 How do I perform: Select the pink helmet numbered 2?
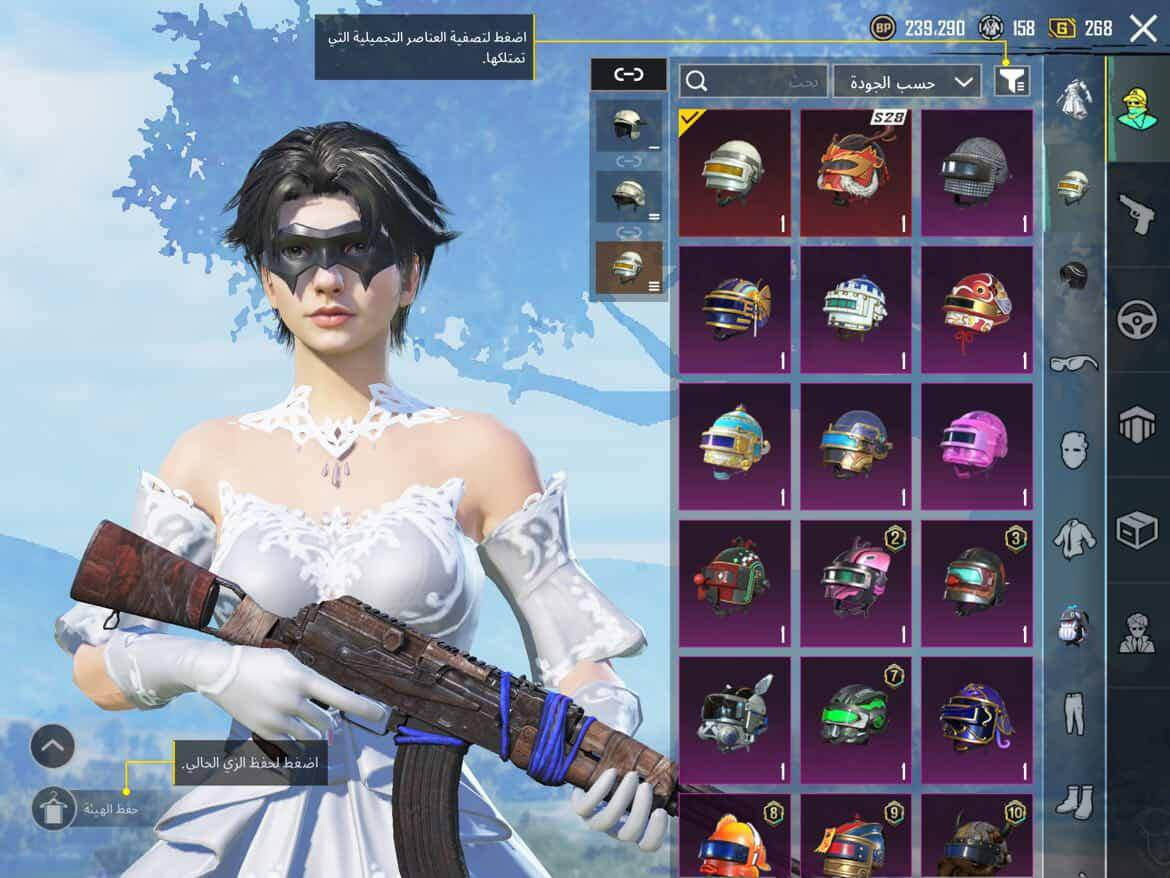click(856, 583)
